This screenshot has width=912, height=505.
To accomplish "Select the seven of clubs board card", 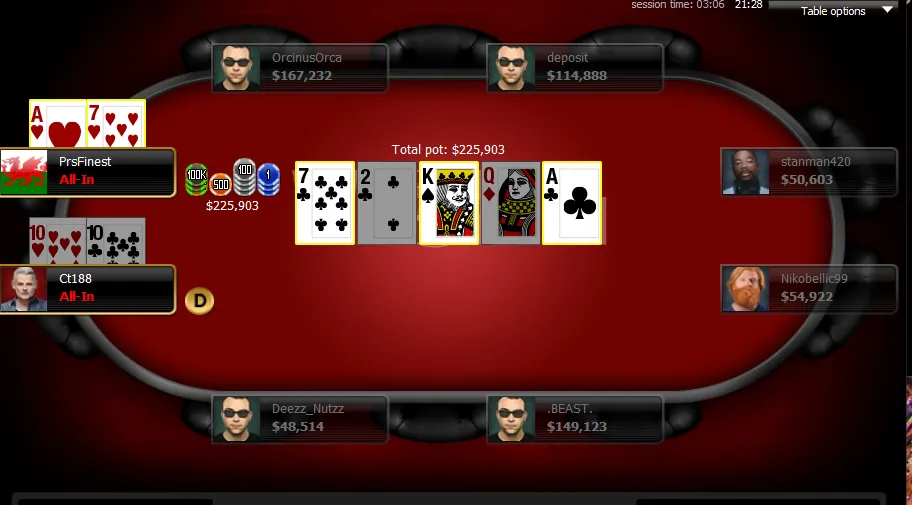I will point(325,203).
